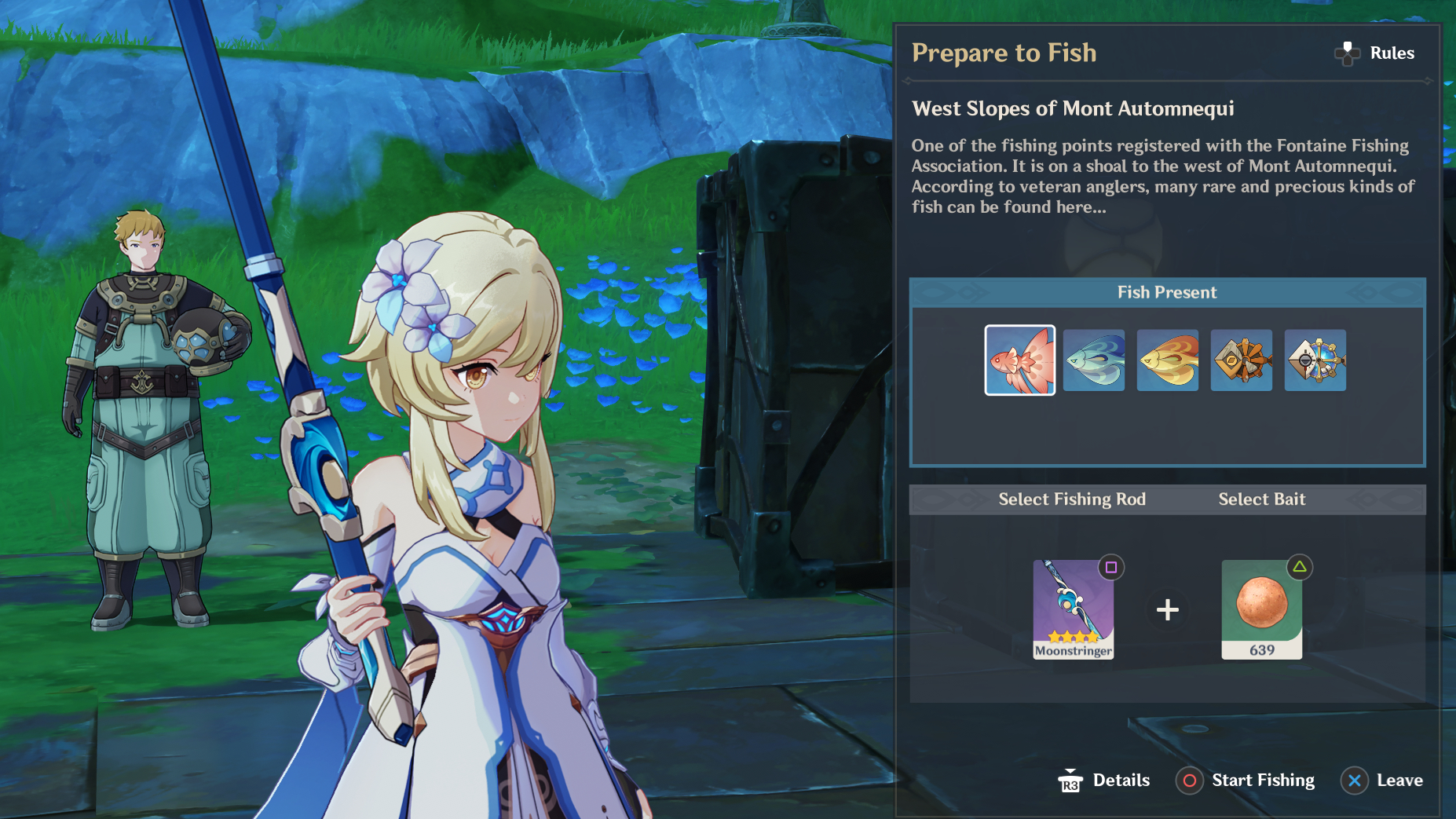Select the orange mechanical fish icon

coord(1241,360)
